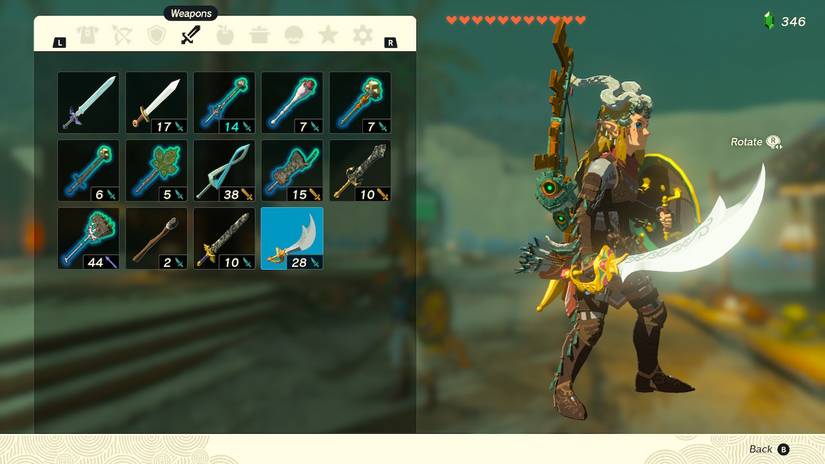Open the apple materials tab
825x464 pixels.
tap(224, 37)
